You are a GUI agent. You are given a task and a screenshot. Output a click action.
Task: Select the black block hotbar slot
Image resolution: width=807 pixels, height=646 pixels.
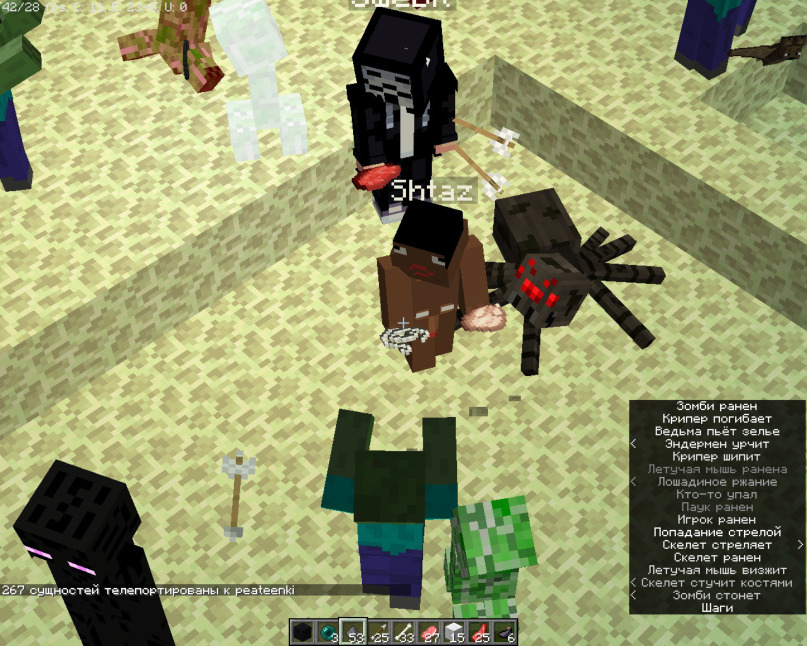click(x=303, y=632)
